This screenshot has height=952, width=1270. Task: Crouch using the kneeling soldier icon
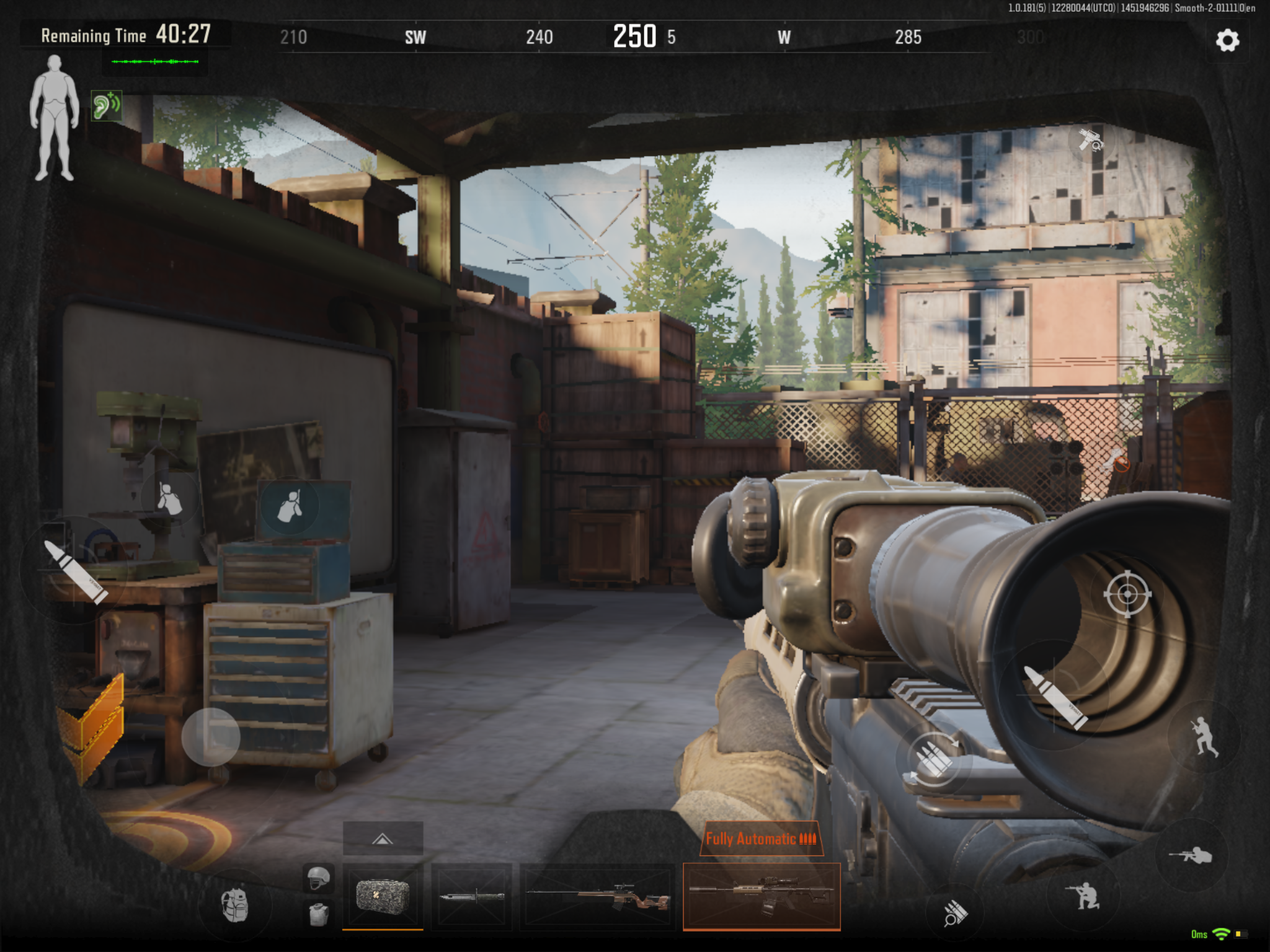pyautogui.click(x=1083, y=896)
